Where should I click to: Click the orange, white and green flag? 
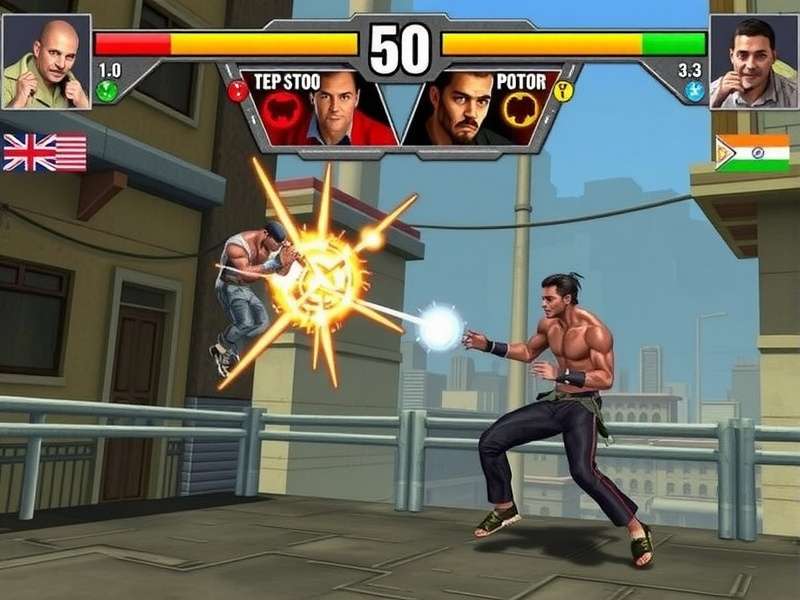752,153
